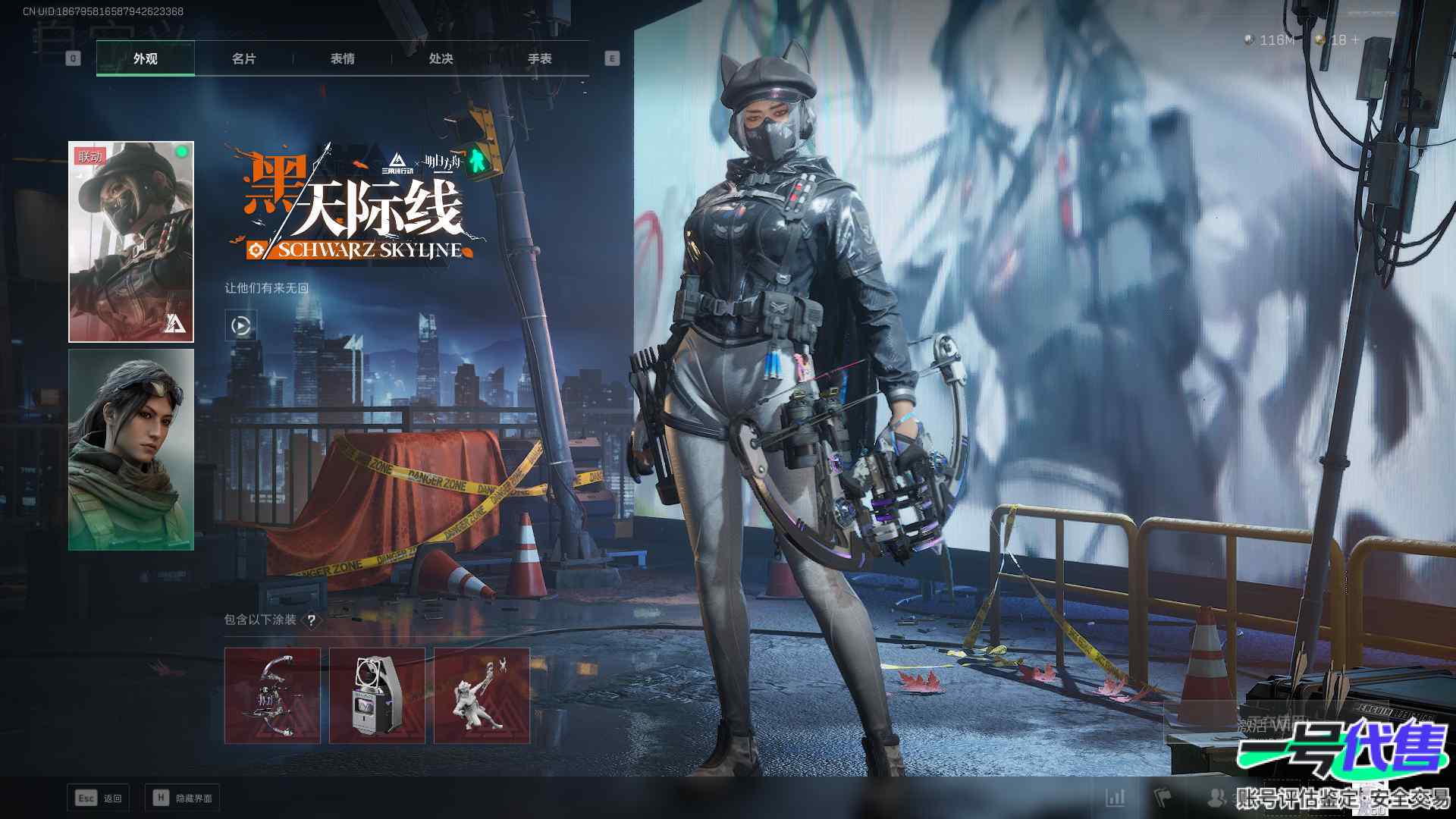Select the boxy device gadget skin thumbnail
Image resolution: width=1456 pixels, height=819 pixels.
tap(377, 695)
